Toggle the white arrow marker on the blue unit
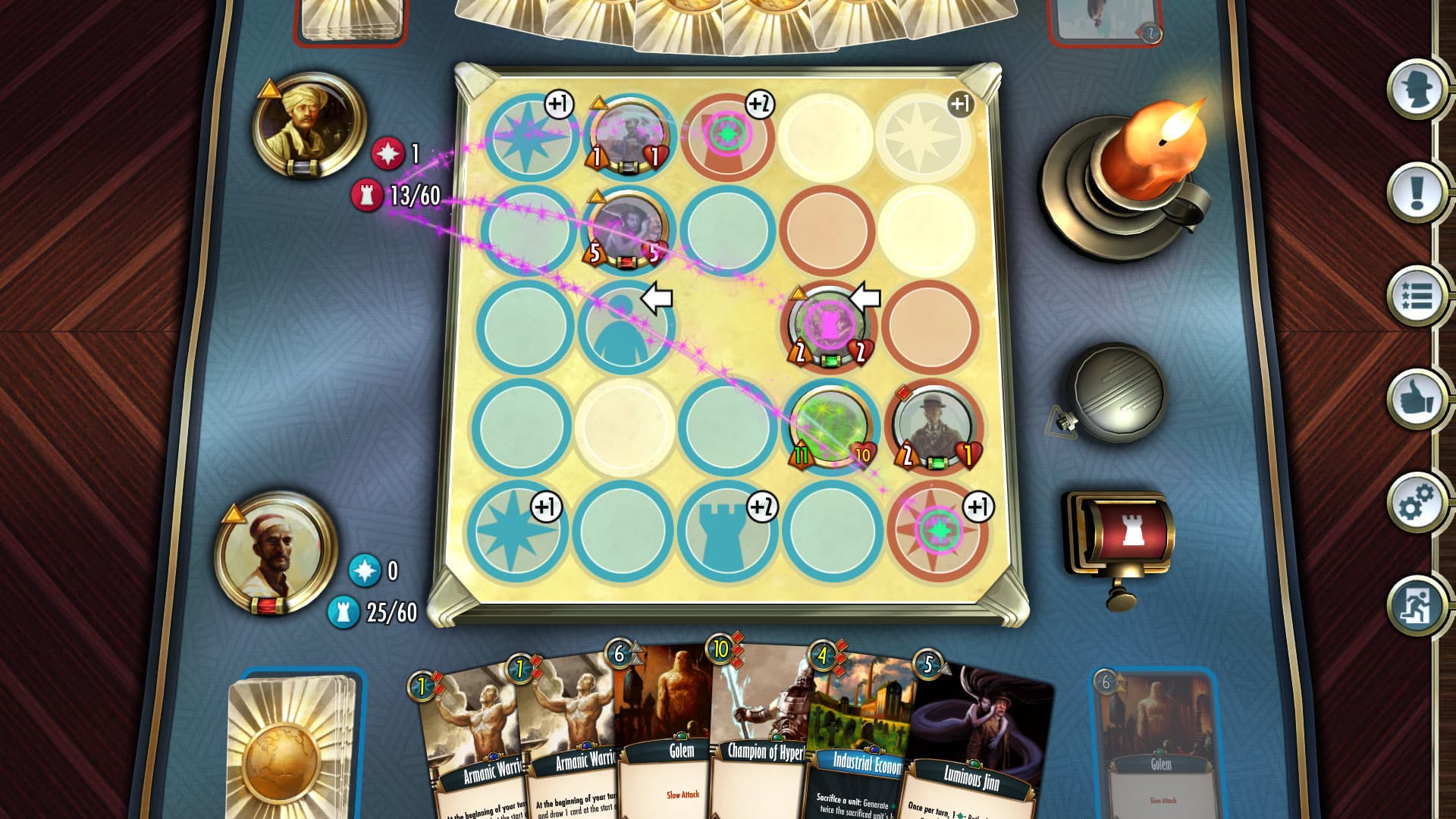Screen dimensions: 1456x819 [657, 298]
